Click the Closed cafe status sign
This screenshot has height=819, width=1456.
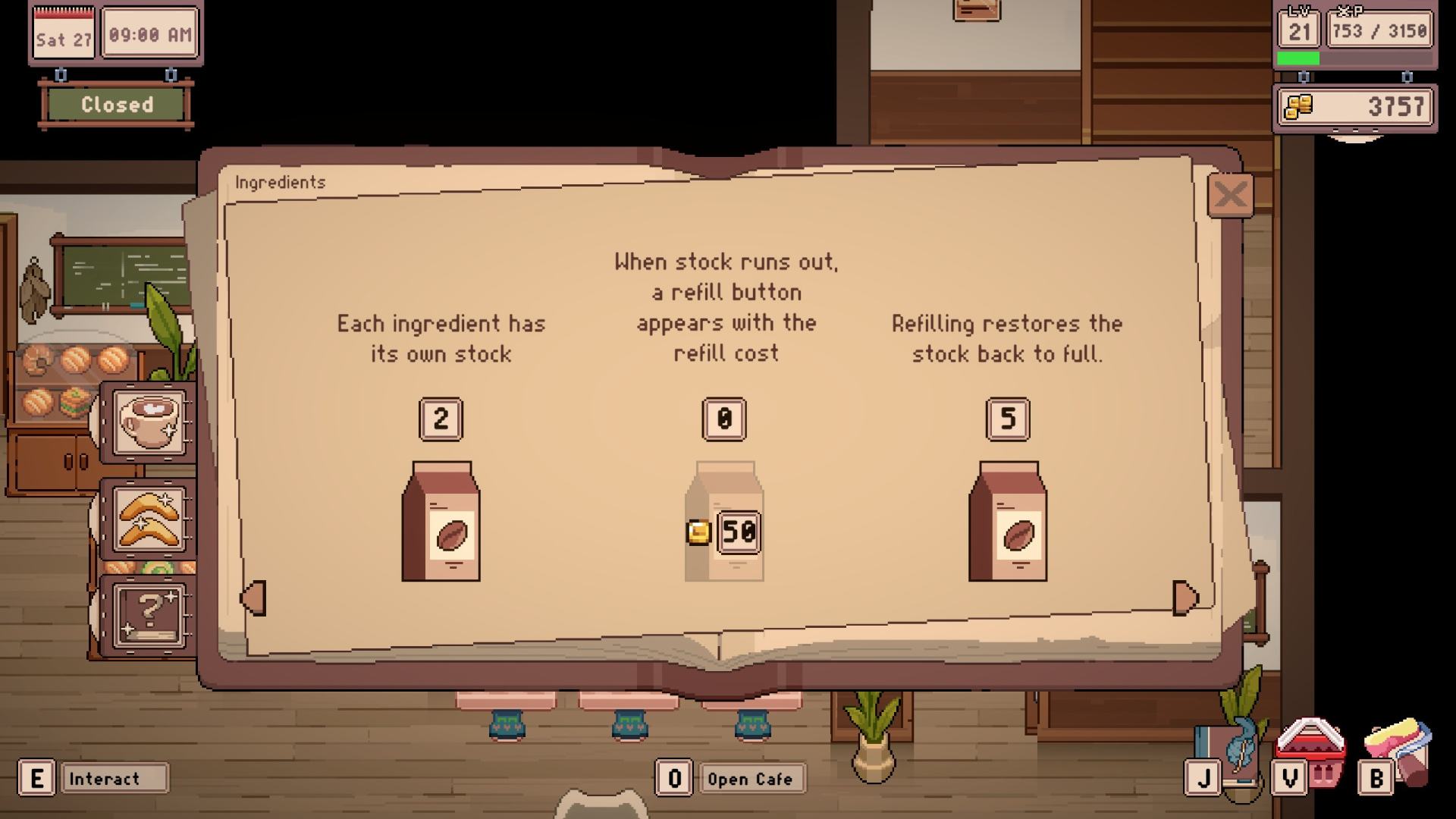tap(117, 105)
